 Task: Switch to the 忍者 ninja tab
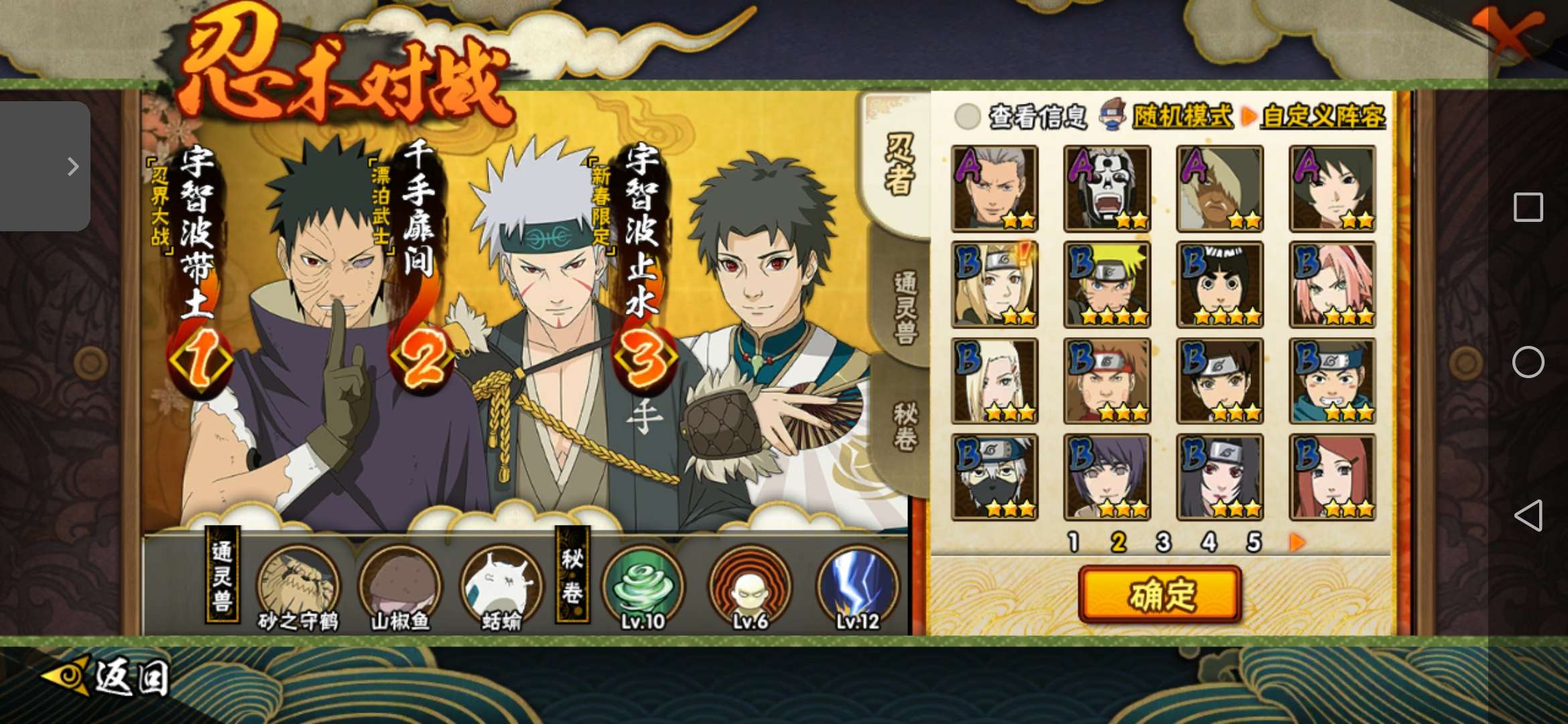tap(898, 165)
